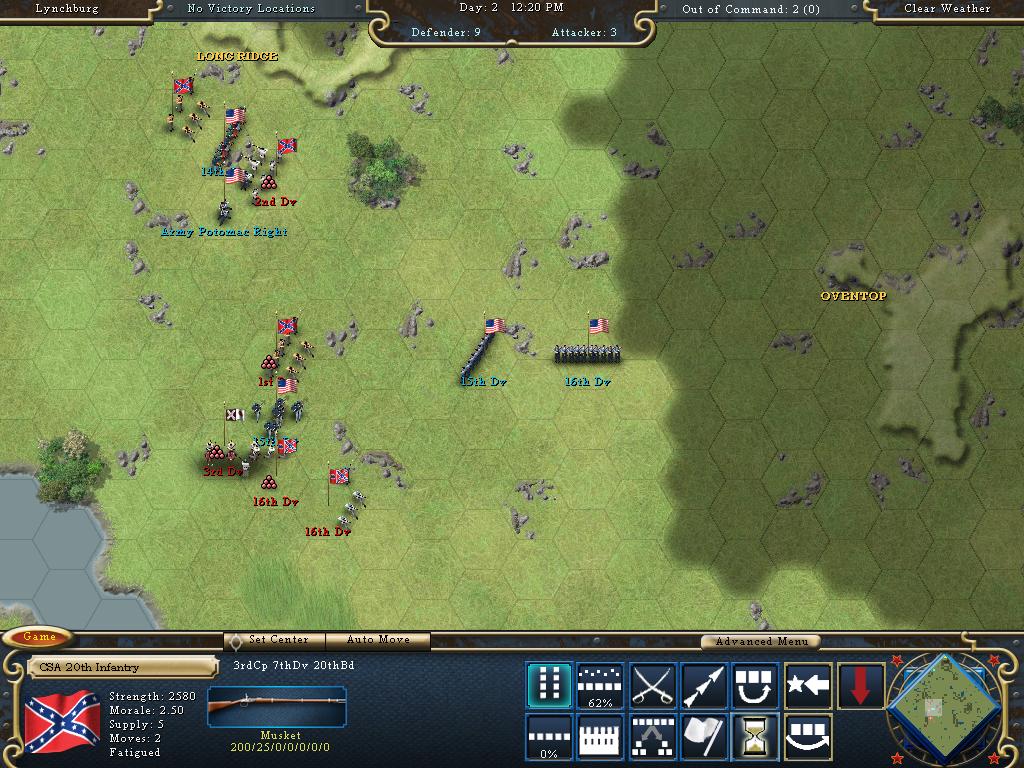
Task: Click the CSA 20th Infantry name plate
Action: (x=122, y=667)
